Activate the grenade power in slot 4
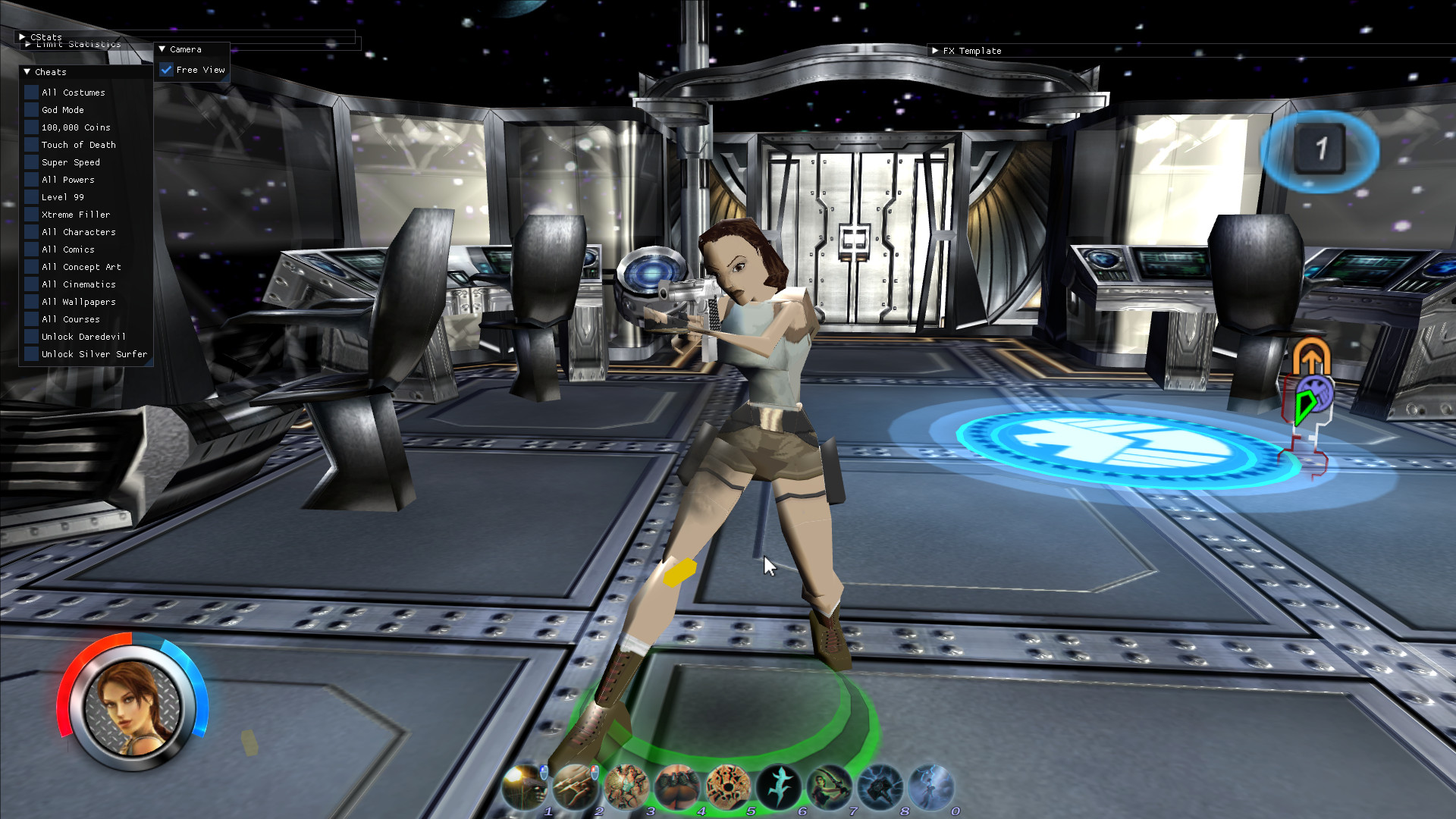 pos(677,785)
